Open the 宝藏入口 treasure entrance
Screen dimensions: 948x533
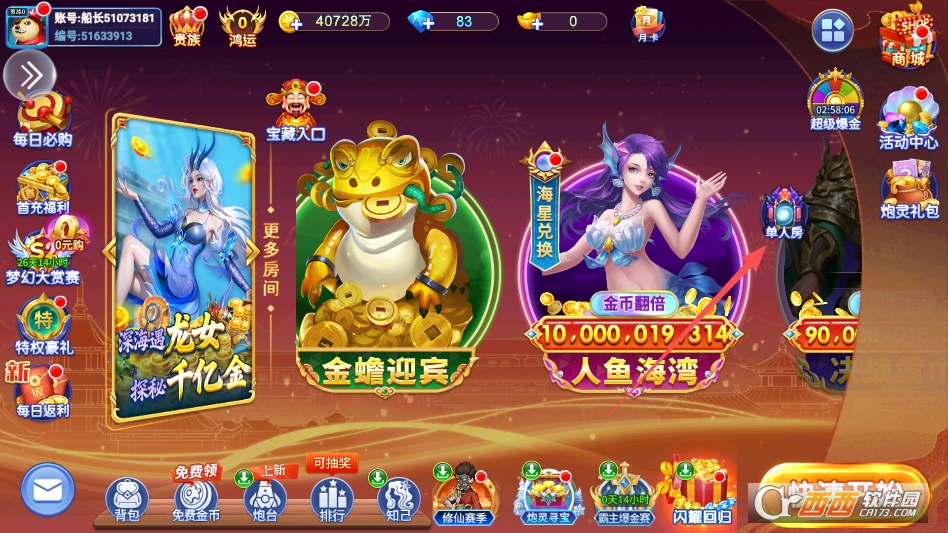pyautogui.click(x=295, y=110)
